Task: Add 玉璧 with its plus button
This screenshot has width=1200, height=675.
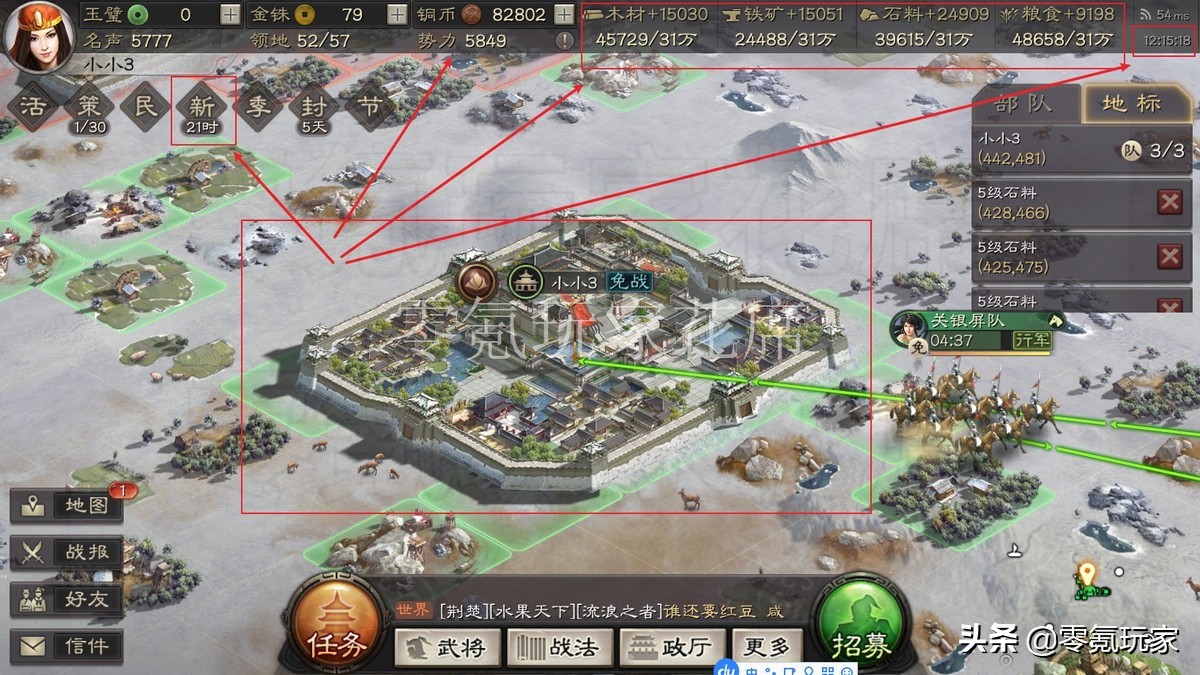Action: 230,15
